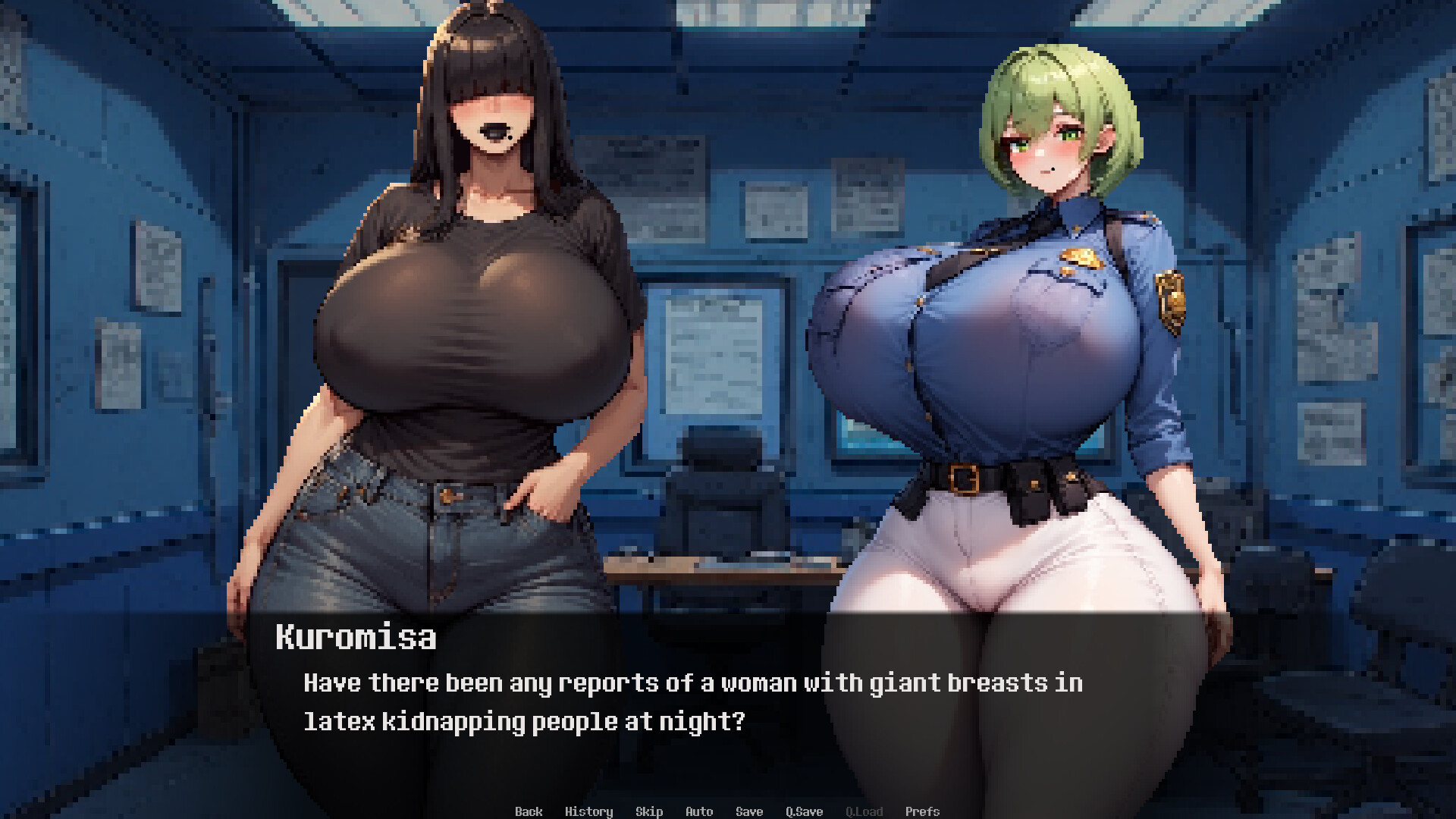Click Q.Load to quick load
This screenshot has height=819, width=1456.
click(x=864, y=811)
